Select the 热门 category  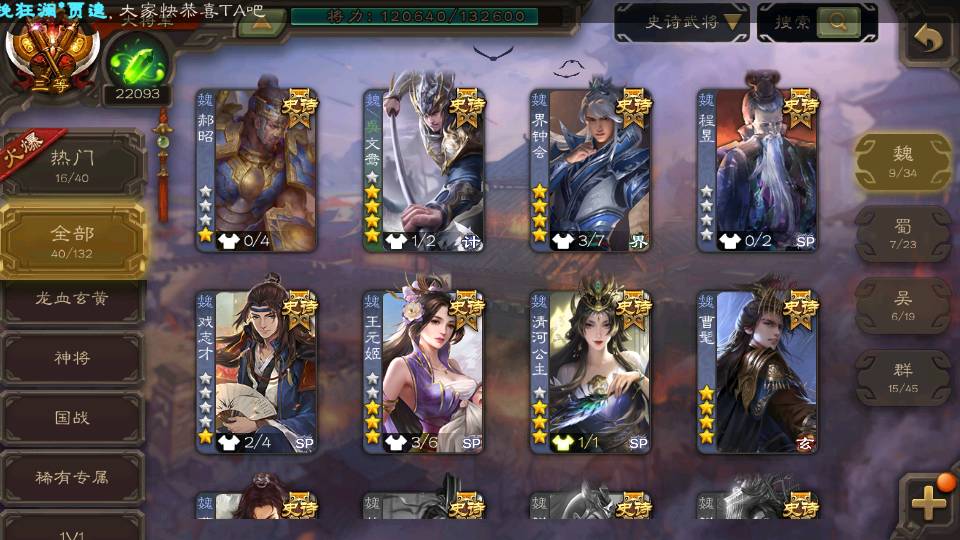click(72, 161)
